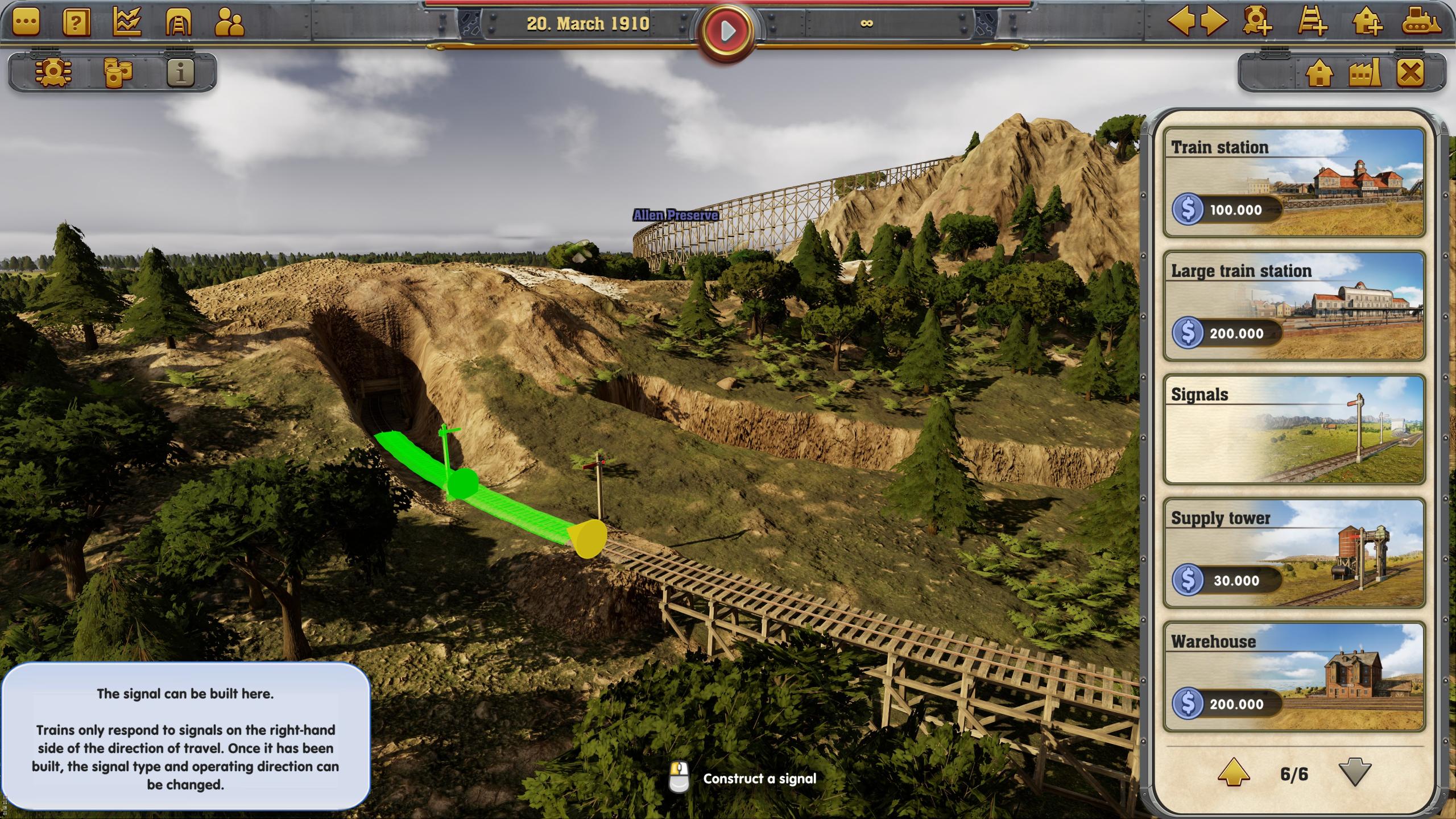This screenshot has height=819, width=1456.
Task: Open the two-people staff icon
Action: click(x=229, y=23)
